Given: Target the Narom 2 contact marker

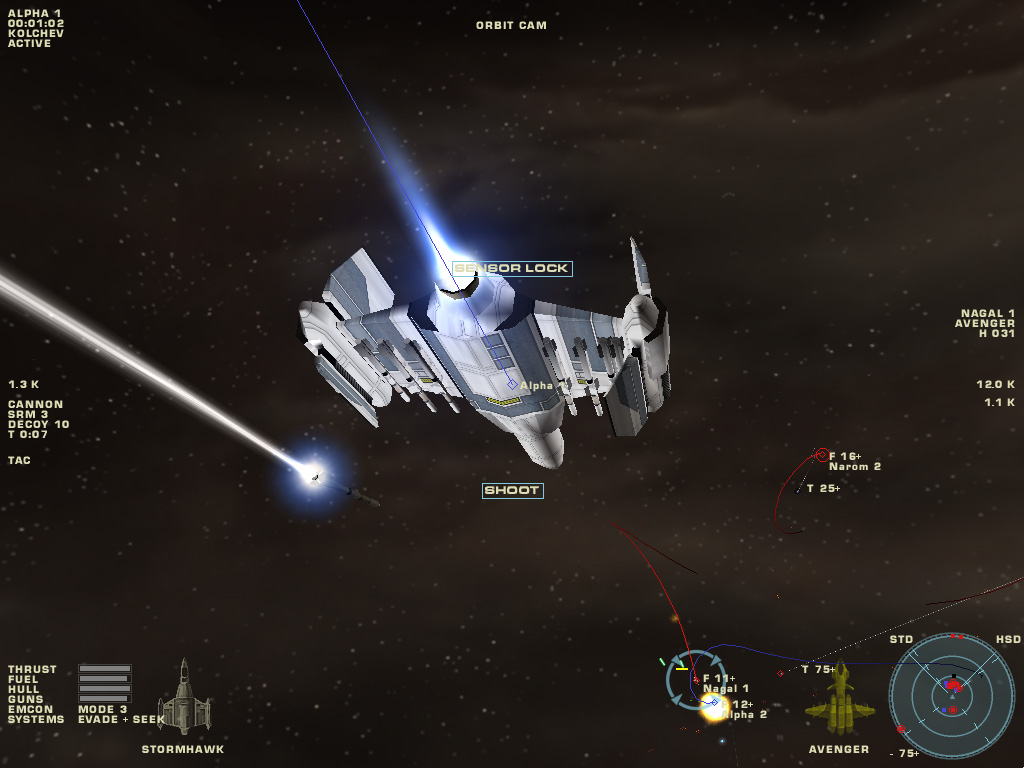Looking at the screenshot, I should [x=822, y=455].
